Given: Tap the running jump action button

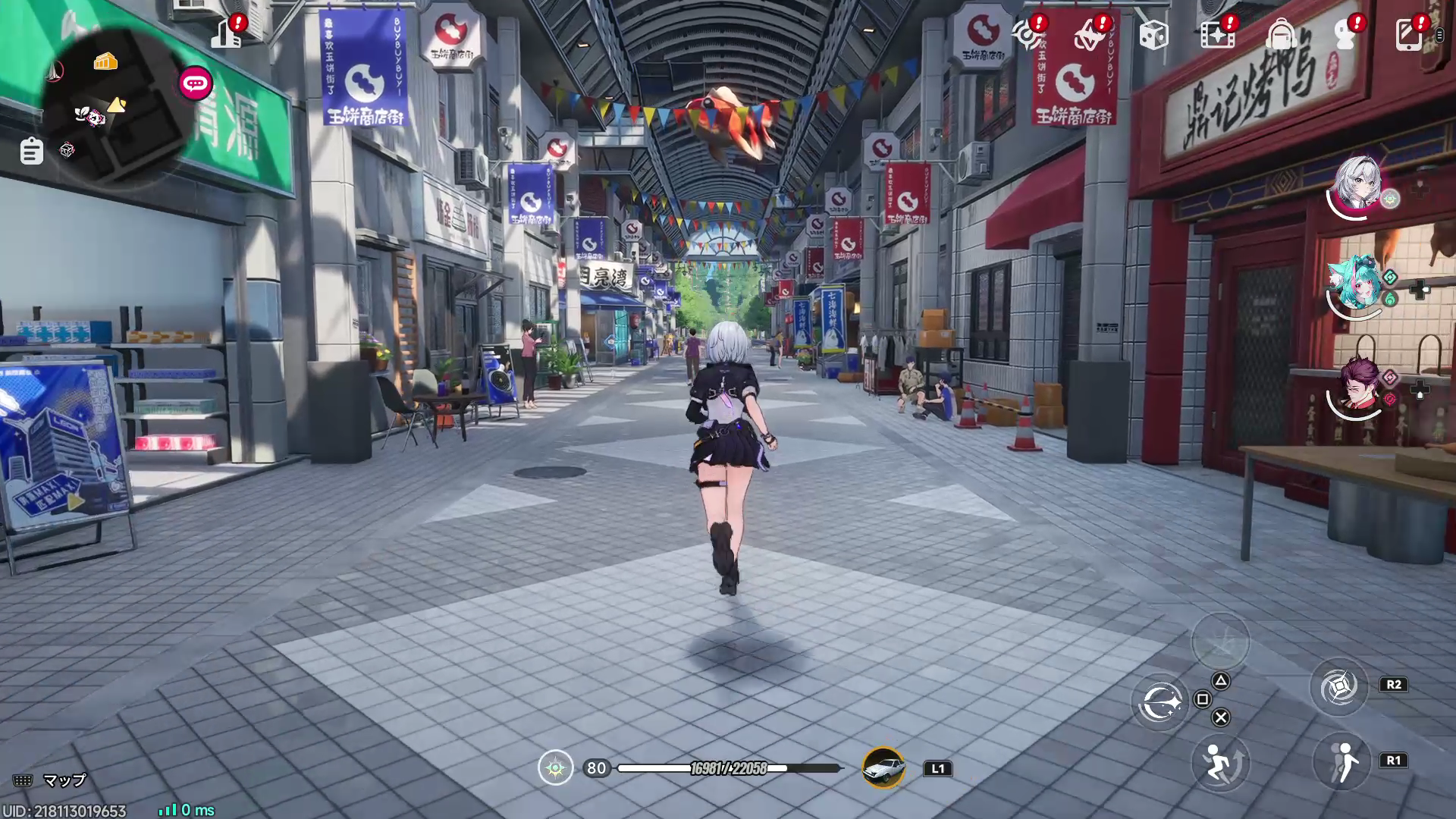Looking at the screenshot, I should pos(1219,763).
